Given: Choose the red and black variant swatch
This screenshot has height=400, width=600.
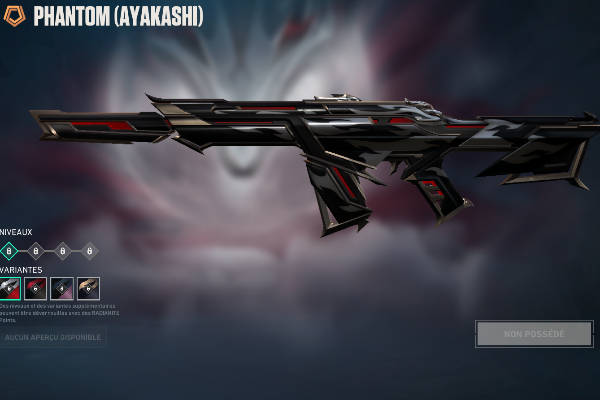Looking at the screenshot, I should pyautogui.click(x=36, y=289).
